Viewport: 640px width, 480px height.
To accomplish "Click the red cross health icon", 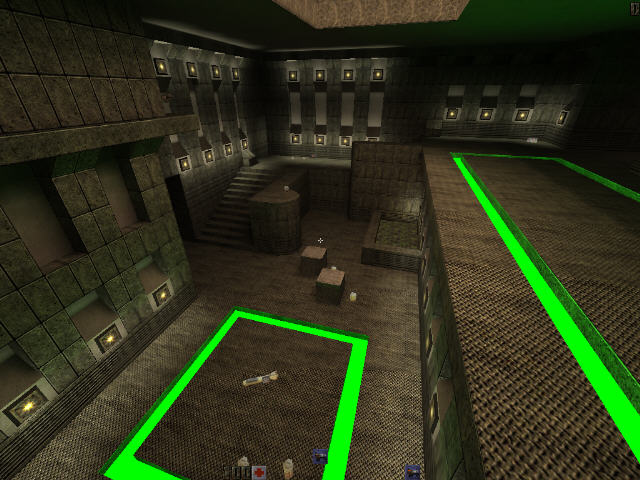I will [259, 471].
